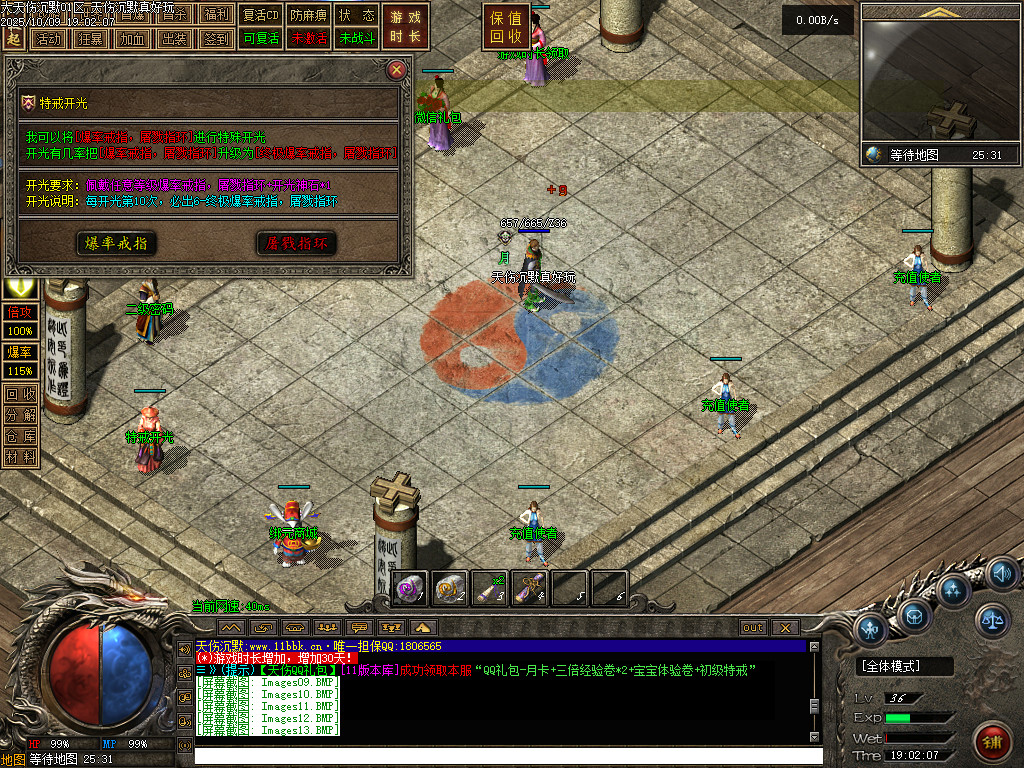
Task: Click the 回收 recycle side button
Action: (x=20, y=393)
